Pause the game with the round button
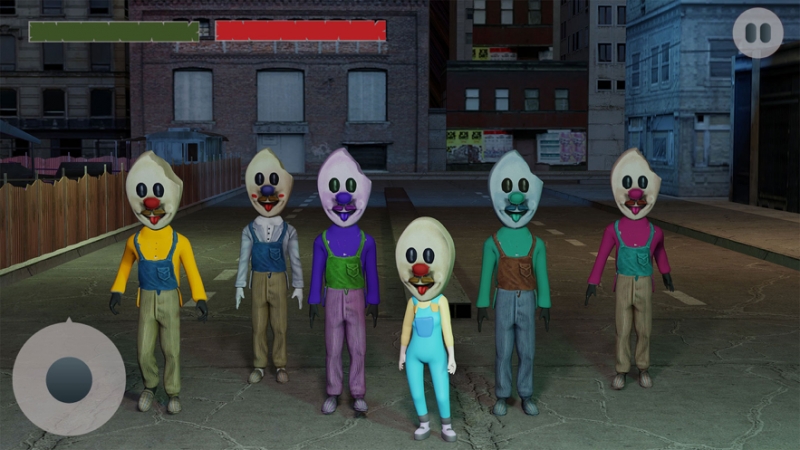 [x=757, y=33]
